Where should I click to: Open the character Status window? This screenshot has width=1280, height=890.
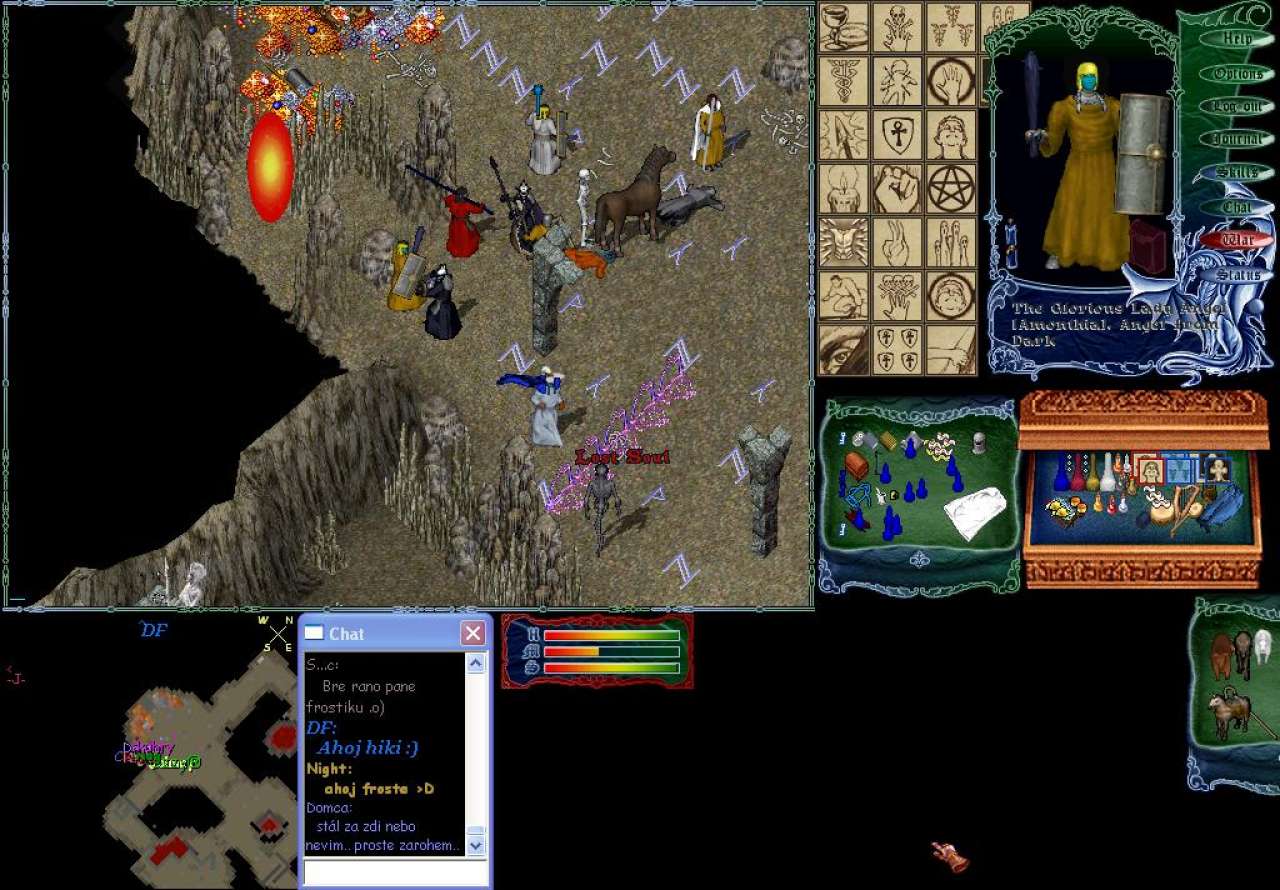pyautogui.click(x=1238, y=274)
